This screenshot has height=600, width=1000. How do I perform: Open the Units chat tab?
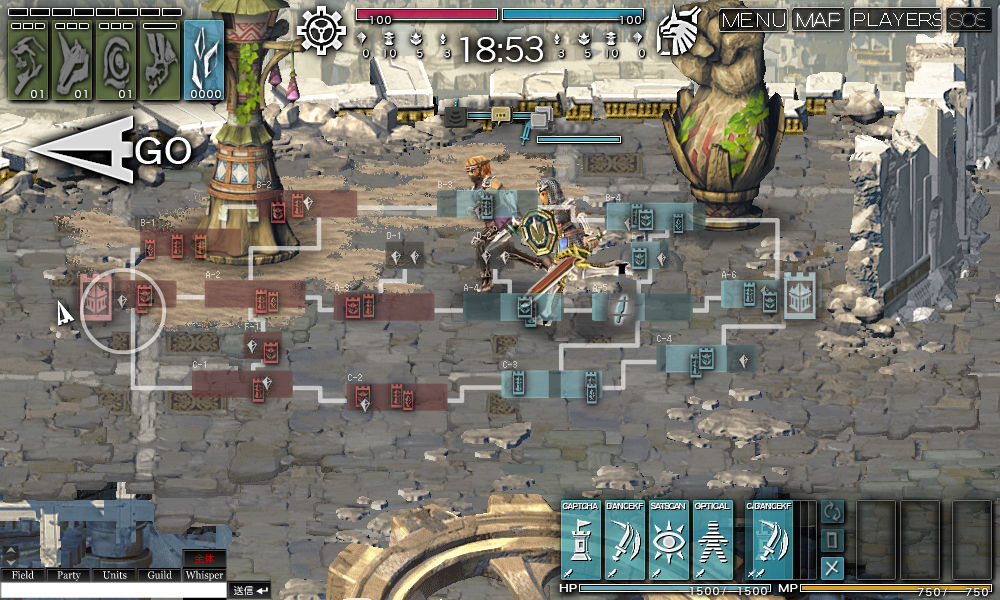click(x=115, y=575)
